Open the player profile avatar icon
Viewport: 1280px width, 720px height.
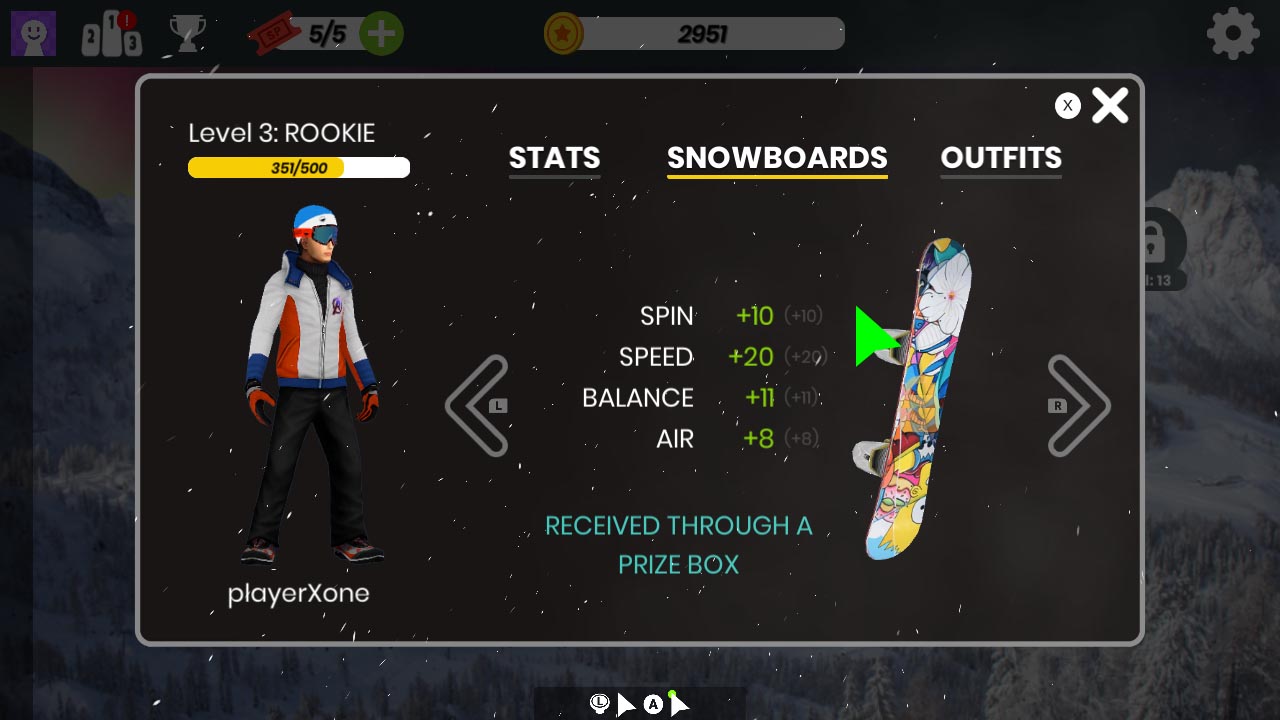click(x=33, y=33)
